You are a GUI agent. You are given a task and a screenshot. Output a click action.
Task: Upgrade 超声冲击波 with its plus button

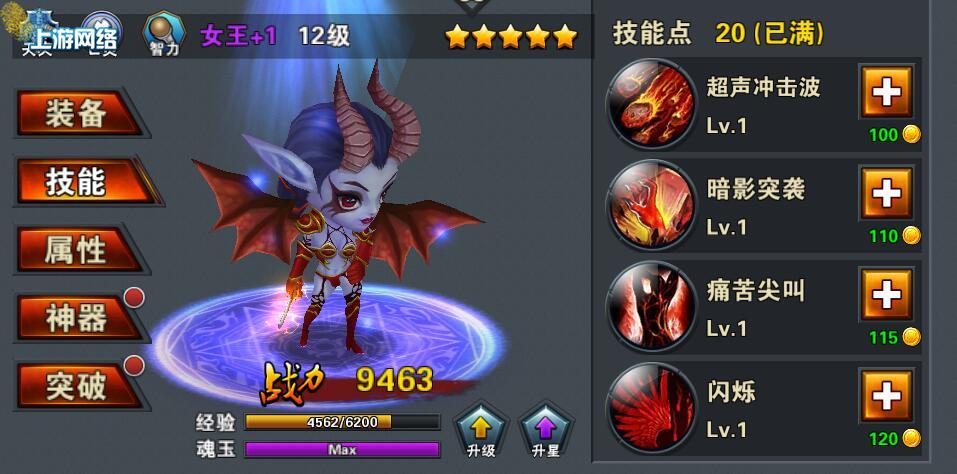pos(886,93)
